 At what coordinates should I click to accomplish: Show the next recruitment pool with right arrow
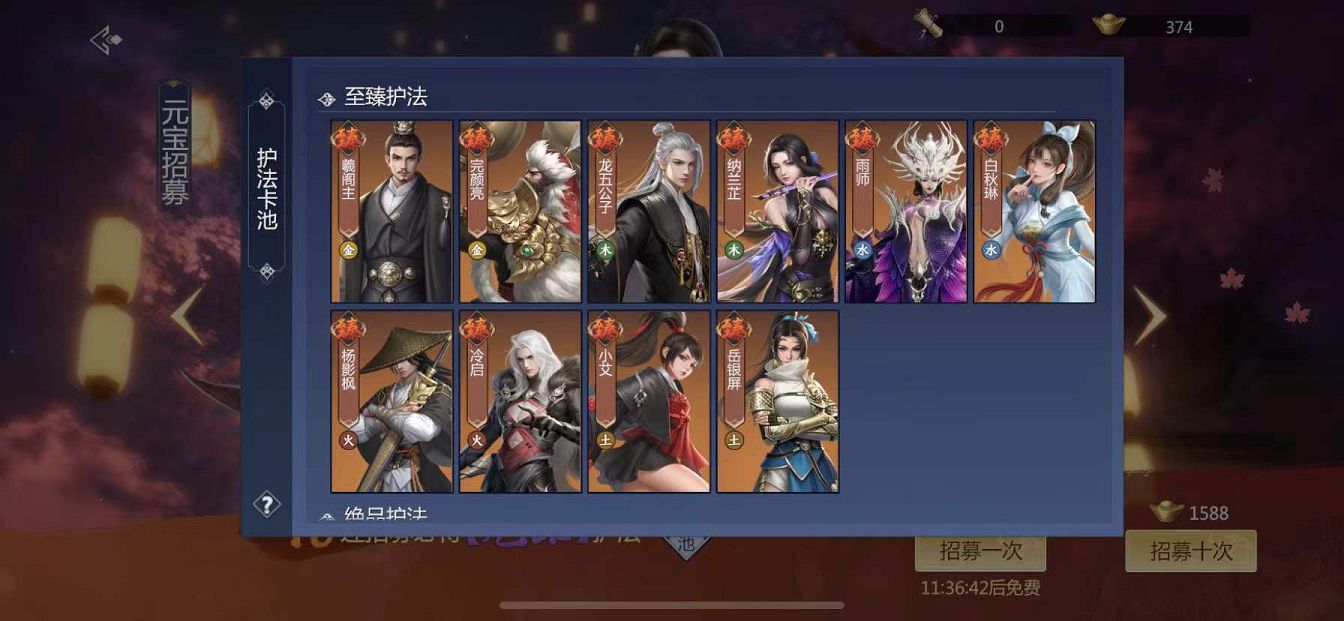(1150, 316)
